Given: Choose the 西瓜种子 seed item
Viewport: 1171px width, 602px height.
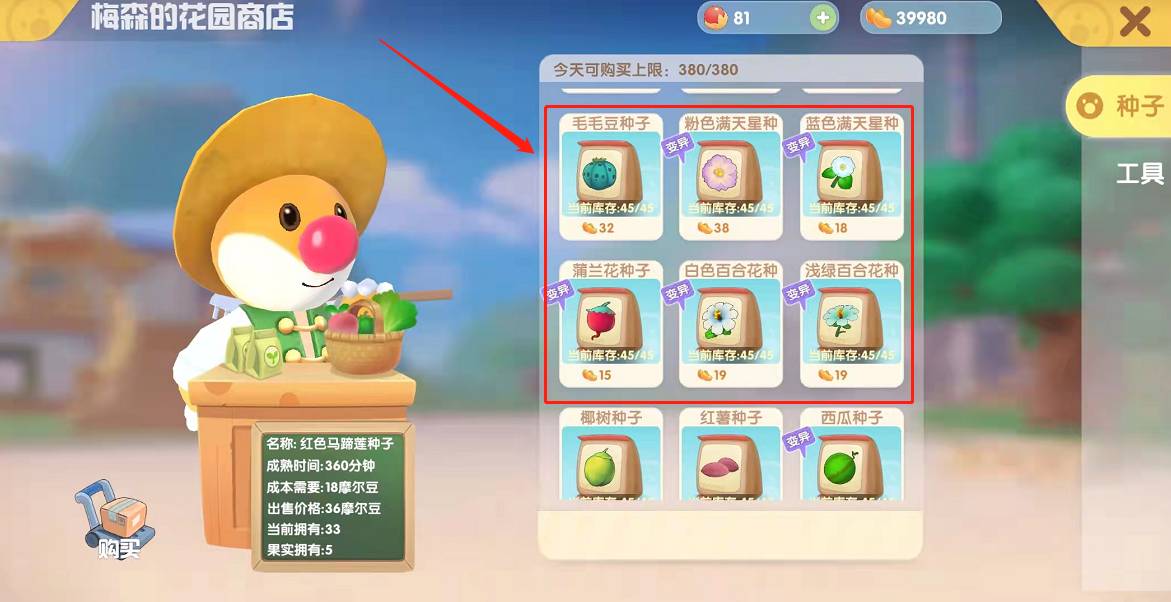Looking at the screenshot, I should coord(852,458).
